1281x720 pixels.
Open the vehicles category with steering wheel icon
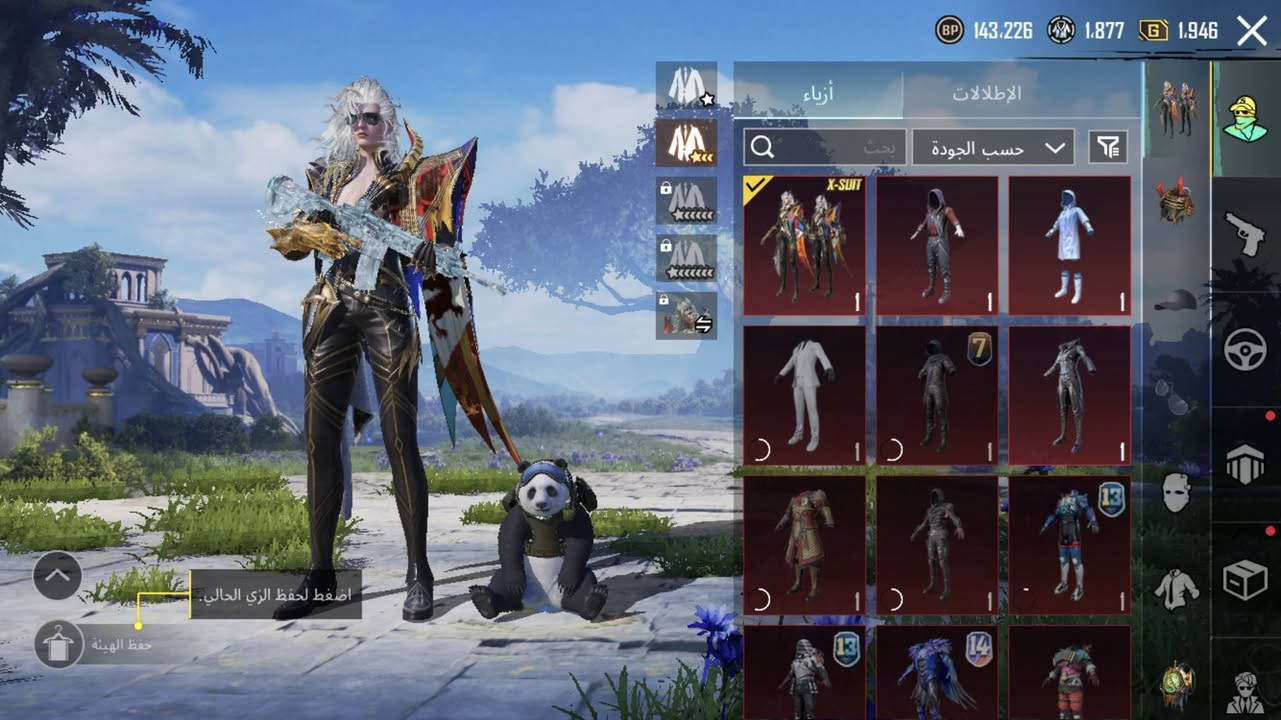click(x=1245, y=350)
